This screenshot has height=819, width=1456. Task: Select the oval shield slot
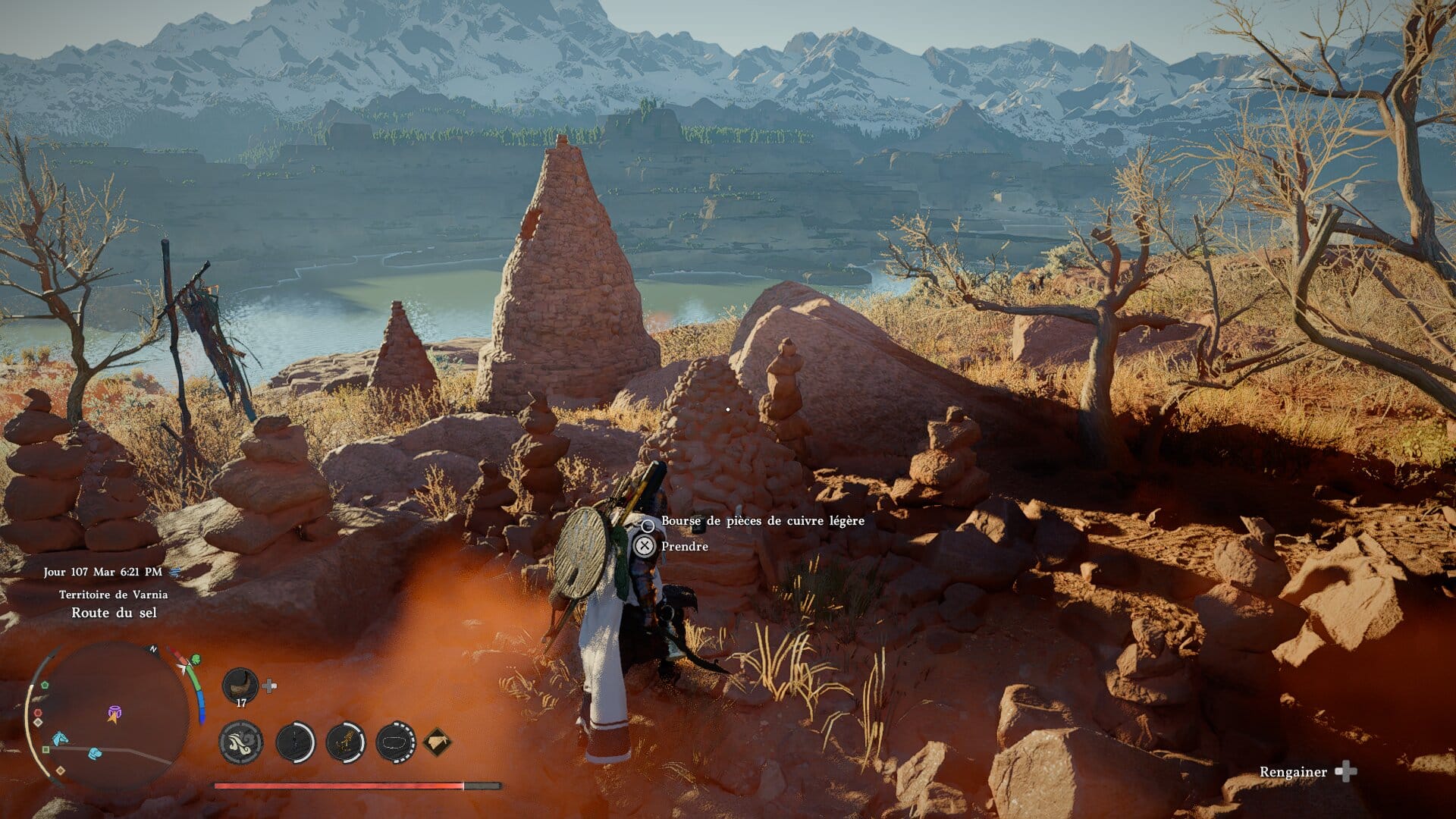395,741
